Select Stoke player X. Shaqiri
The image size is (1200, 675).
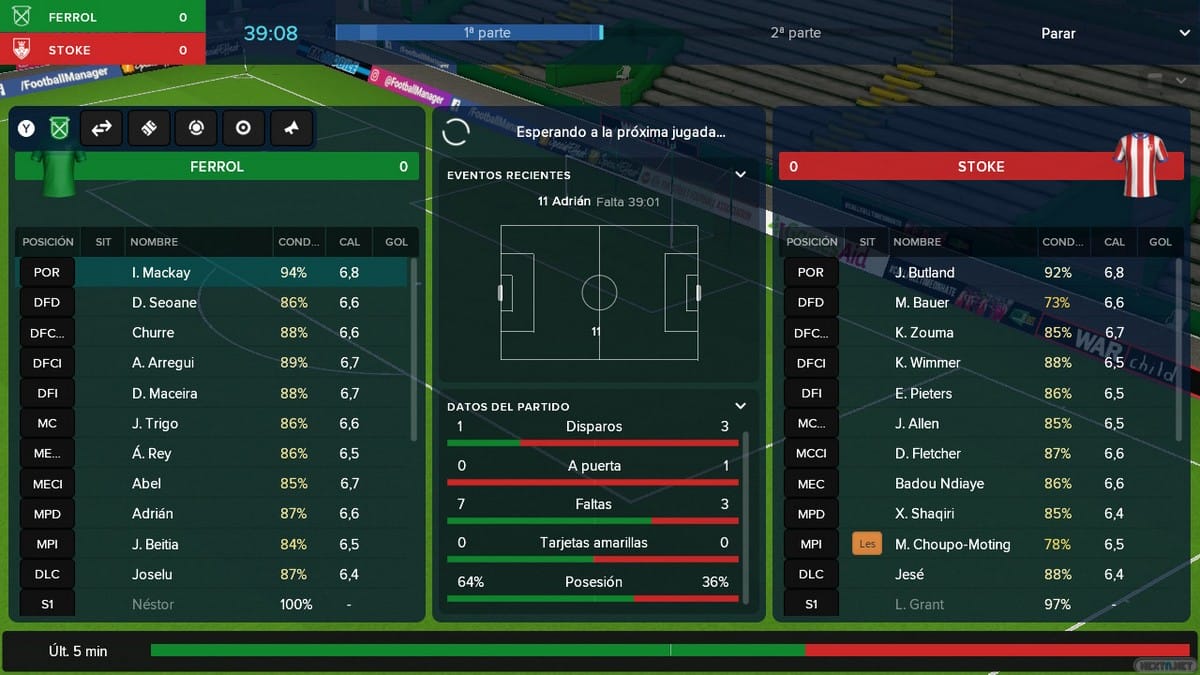pyautogui.click(x=925, y=513)
